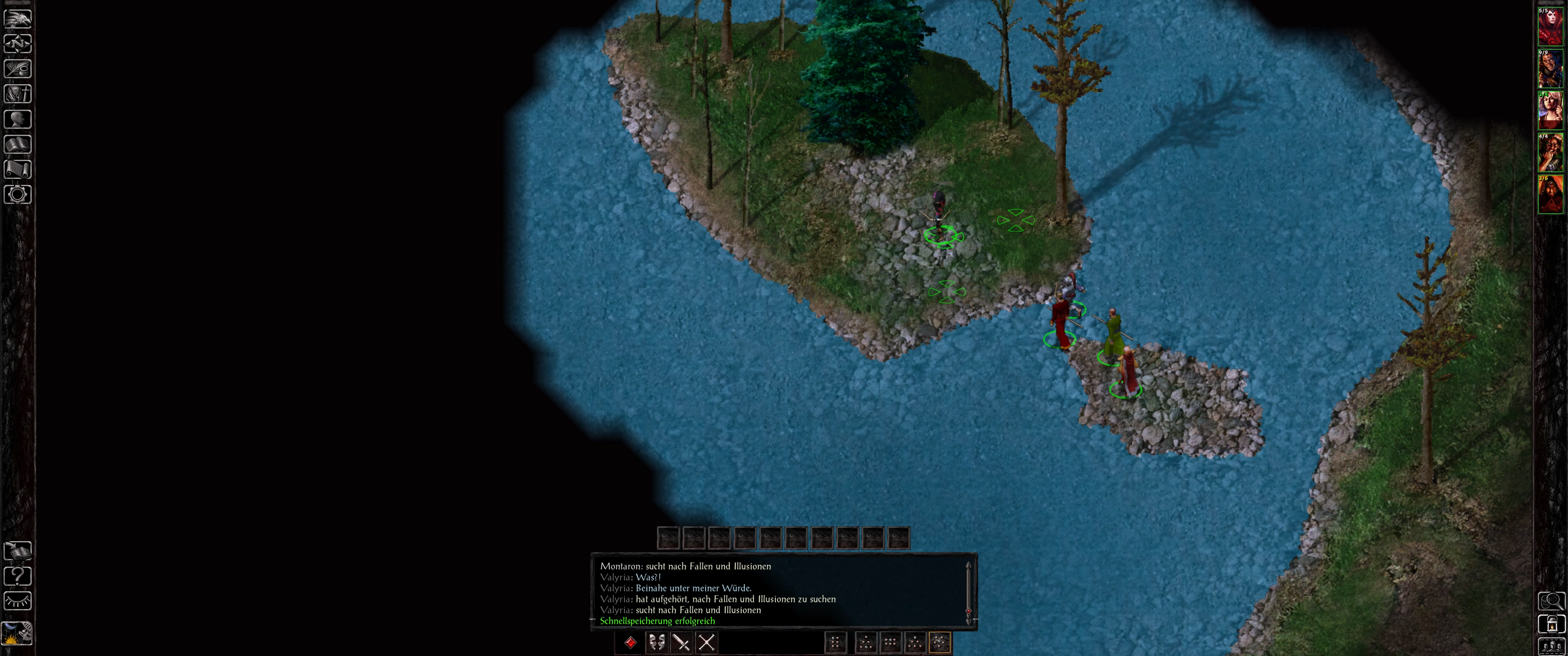Screen dimensions: 1568x656
Task: Toggle the padlock button
Action: [x=1551, y=625]
